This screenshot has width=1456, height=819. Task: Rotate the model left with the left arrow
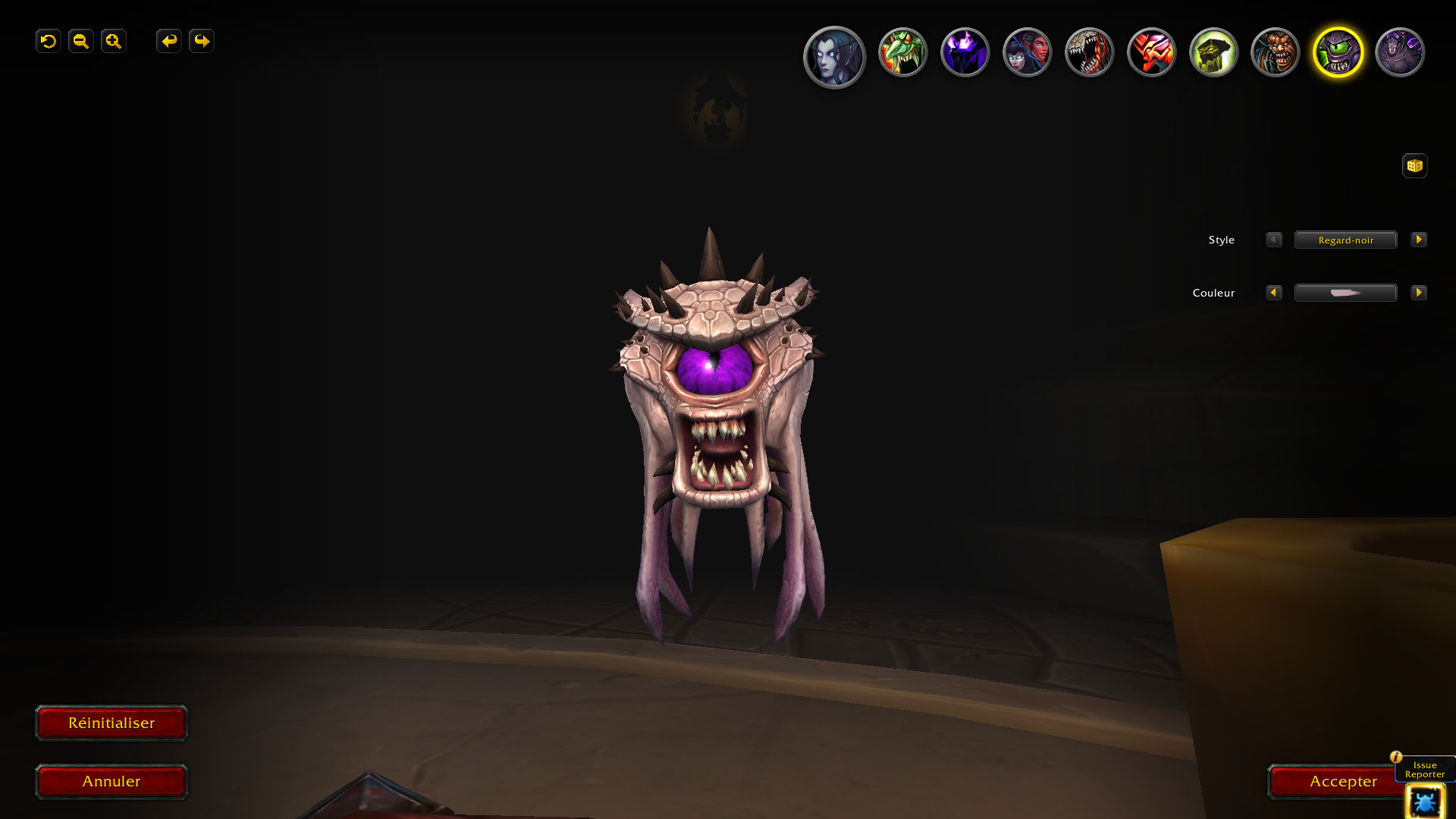point(169,41)
